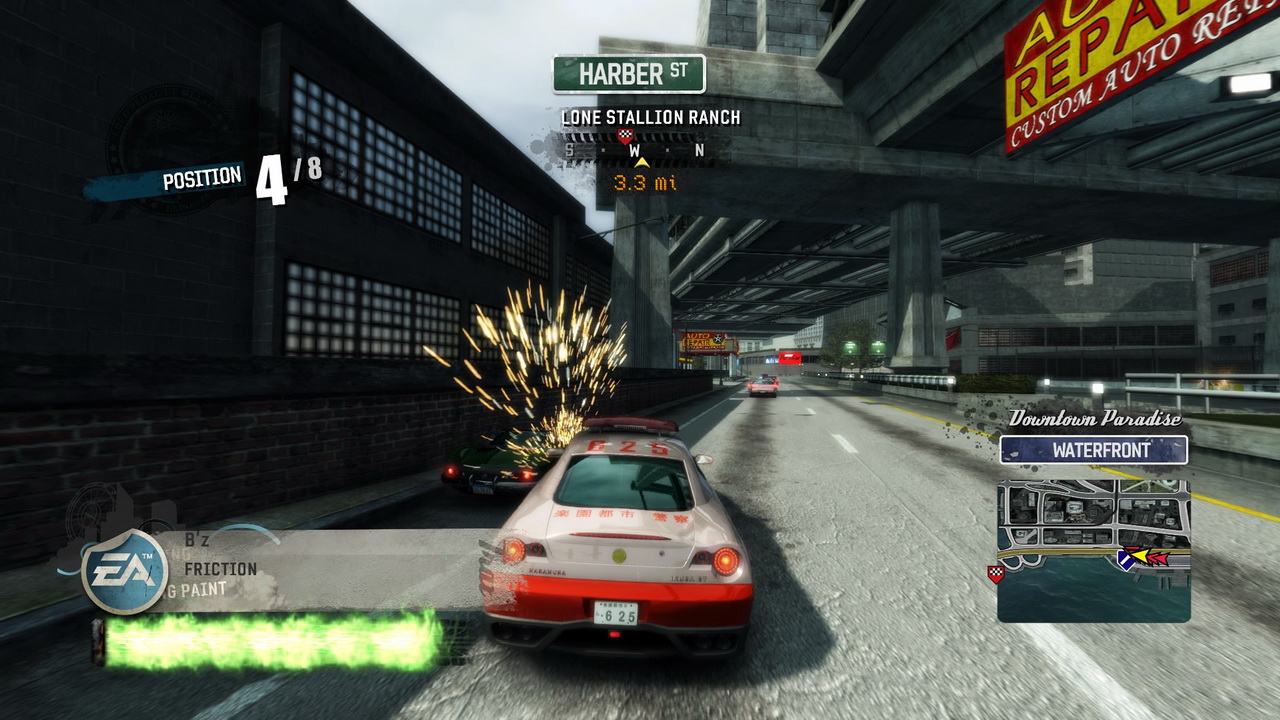Viewport: 1280px width, 720px height.
Task: Select the Harber St road sign
Action: (x=629, y=74)
